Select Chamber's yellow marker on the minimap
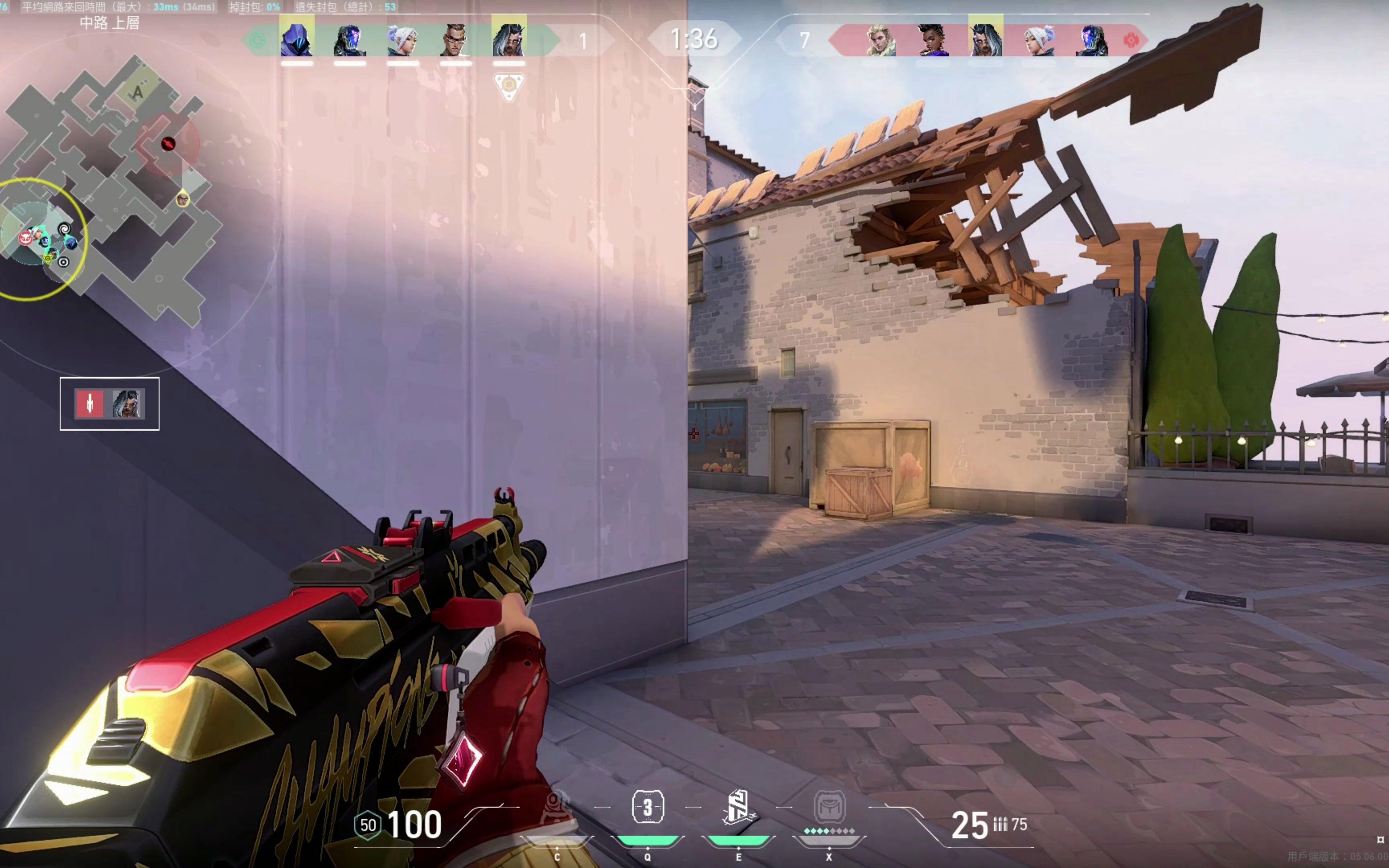This screenshot has width=1389, height=868. coord(183,199)
